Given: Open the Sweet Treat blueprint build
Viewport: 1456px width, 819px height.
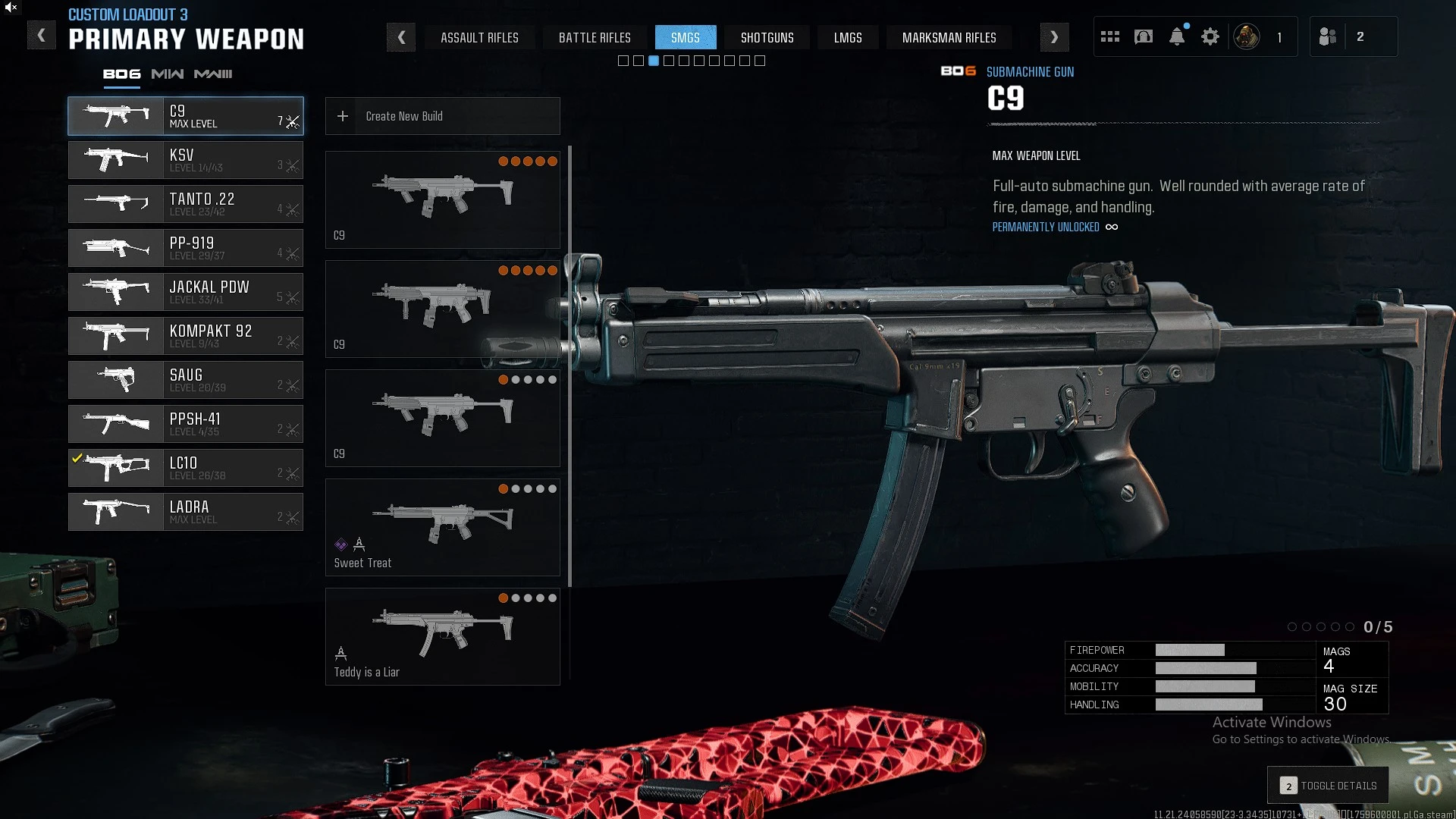Looking at the screenshot, I should tap(443, 527).
